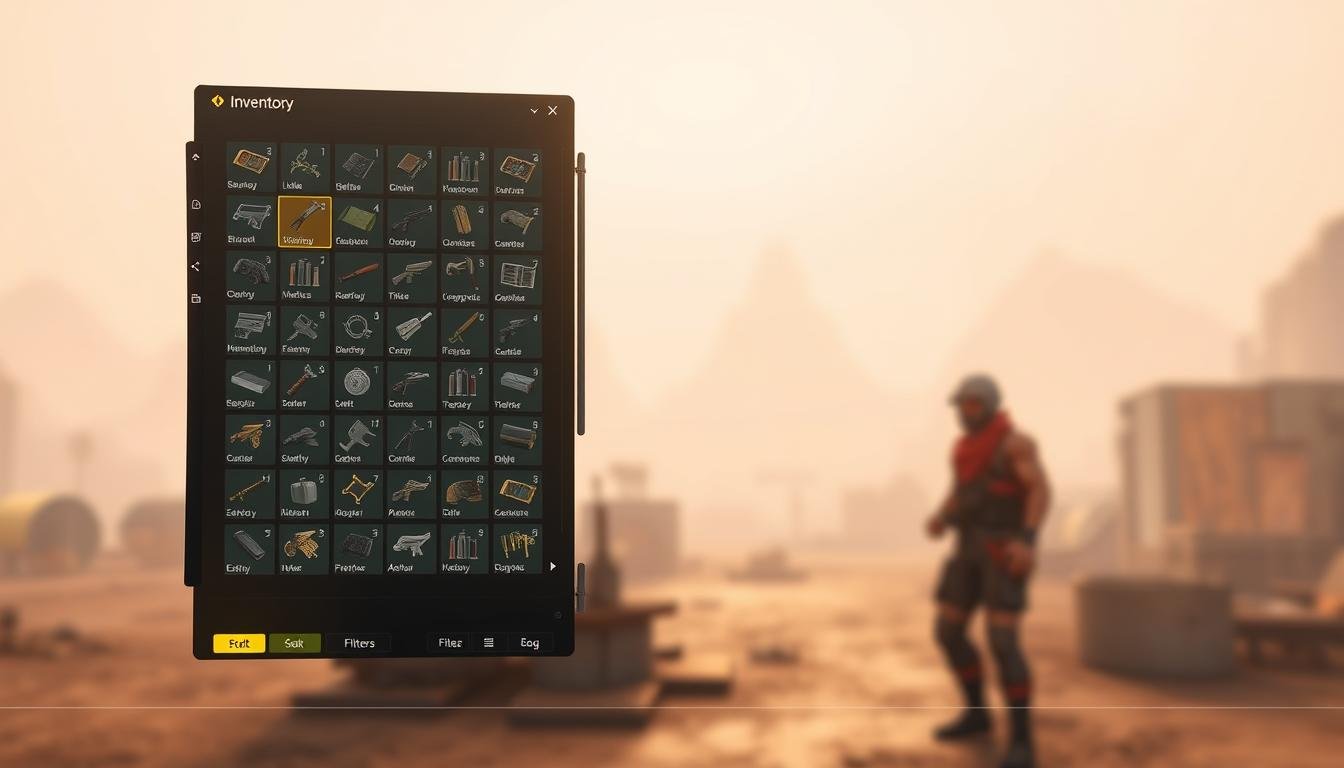Switch to the Files tab at the bottom

pos(449,642)
